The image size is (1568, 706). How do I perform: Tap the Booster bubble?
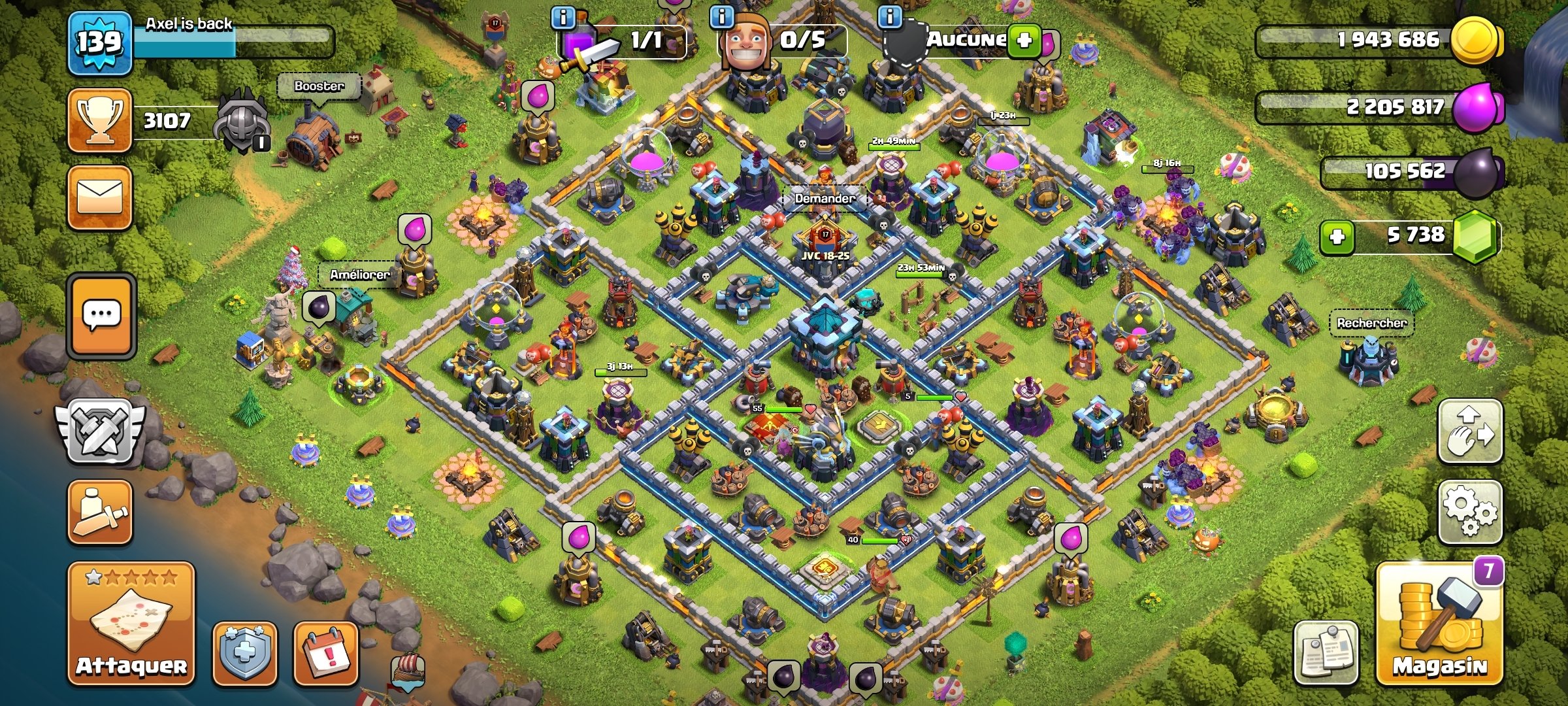[x=319, y=86]
